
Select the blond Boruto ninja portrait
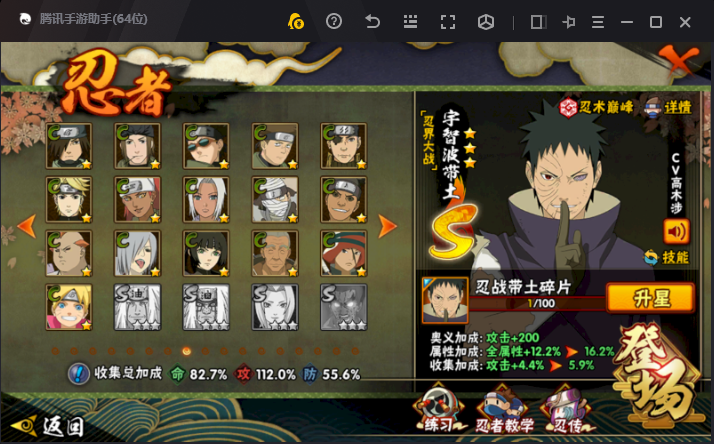click(x=69, y=307)
